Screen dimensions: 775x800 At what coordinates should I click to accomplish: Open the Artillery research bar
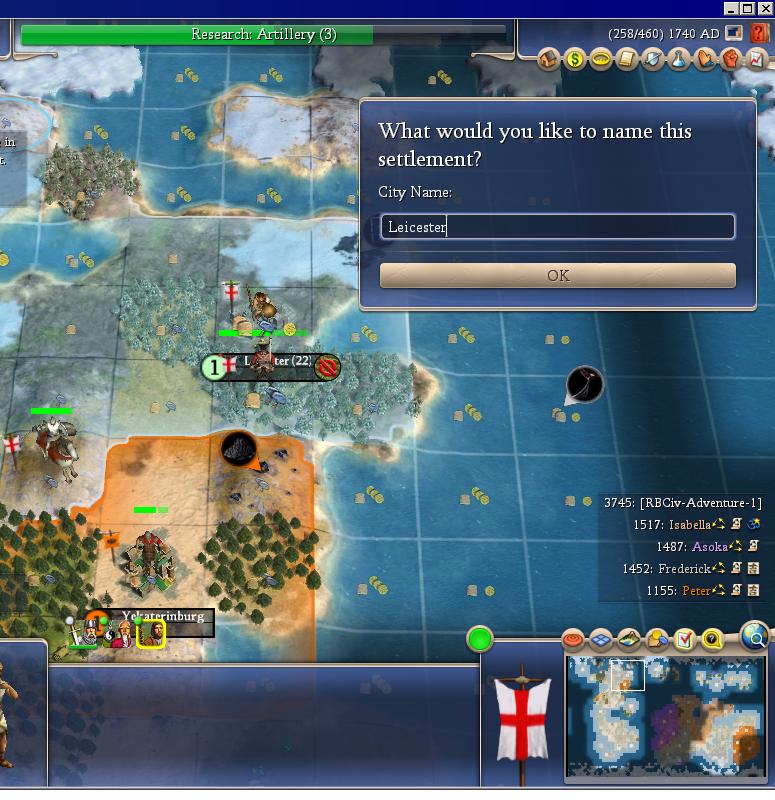tap(263, 34)
